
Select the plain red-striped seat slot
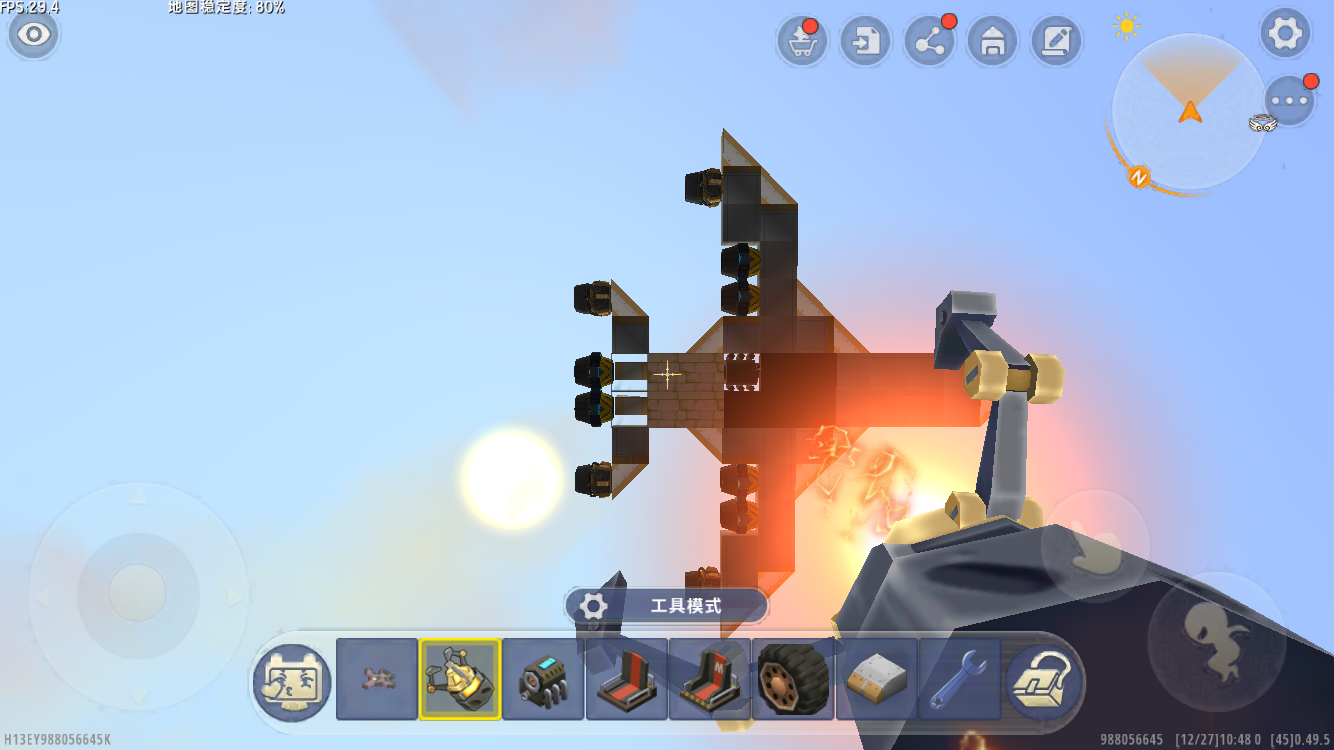[x=627, y=679]
